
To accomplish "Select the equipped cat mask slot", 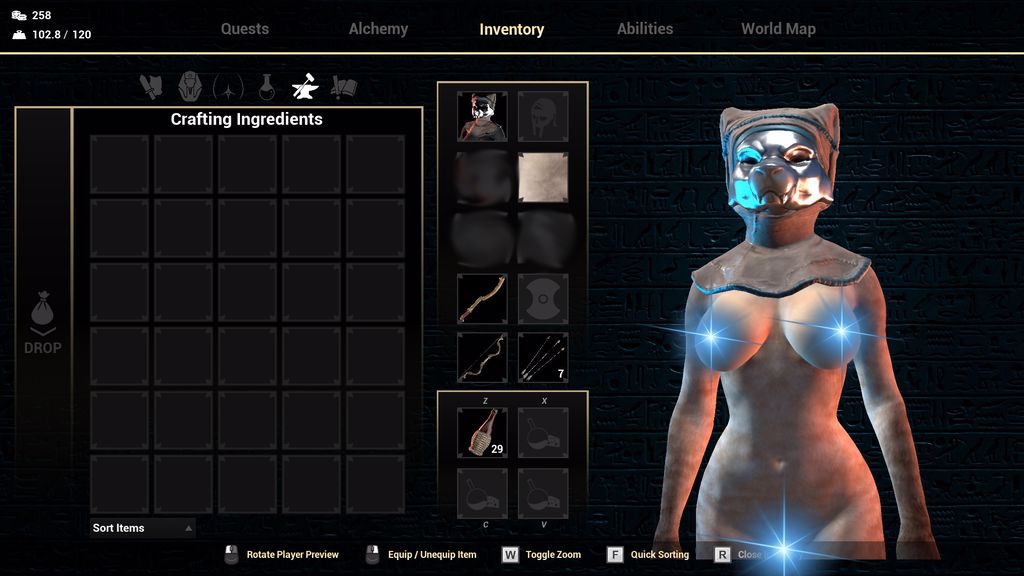I will click(x=482, y=117).
